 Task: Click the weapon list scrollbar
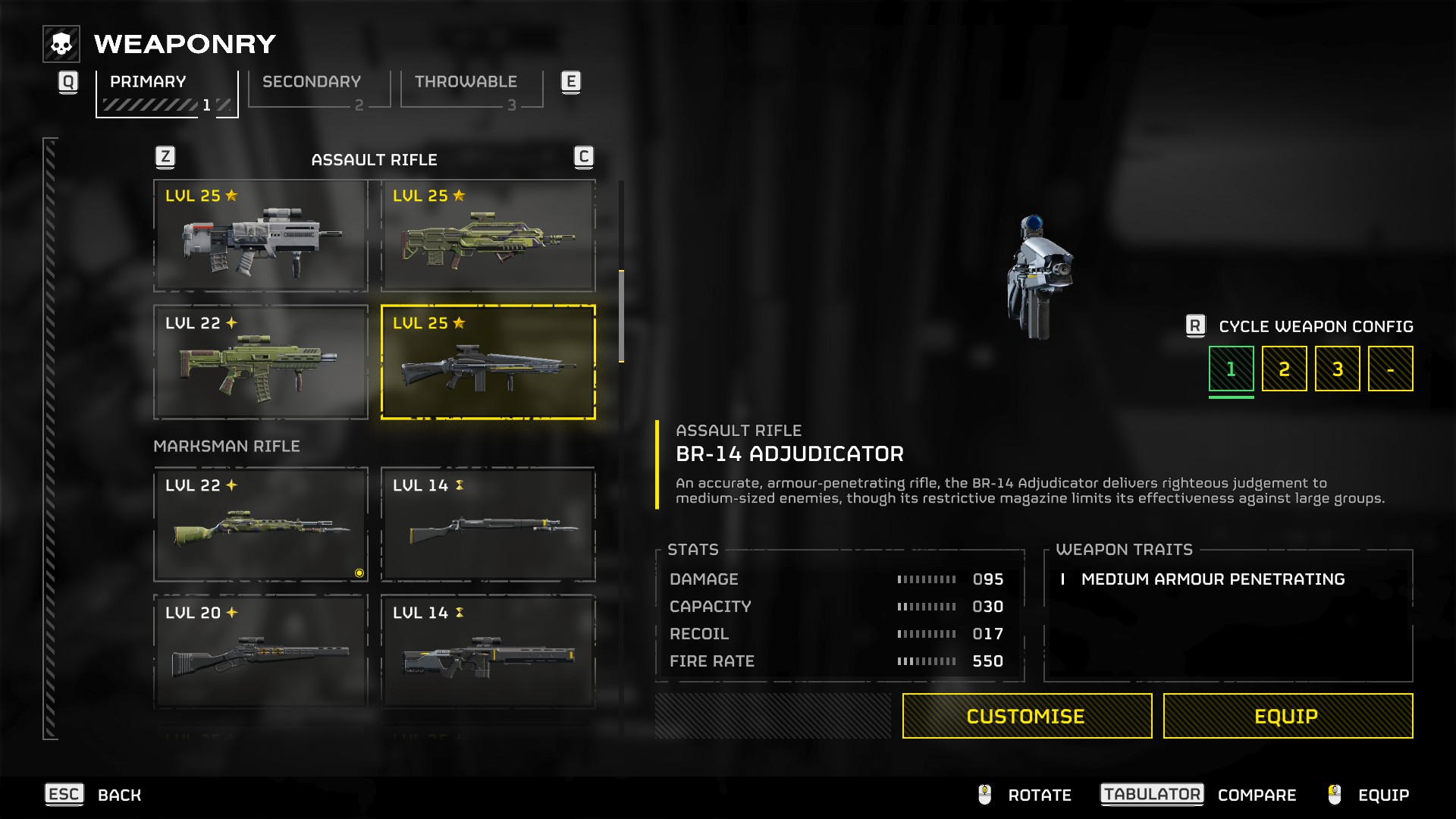pos(621,316)
